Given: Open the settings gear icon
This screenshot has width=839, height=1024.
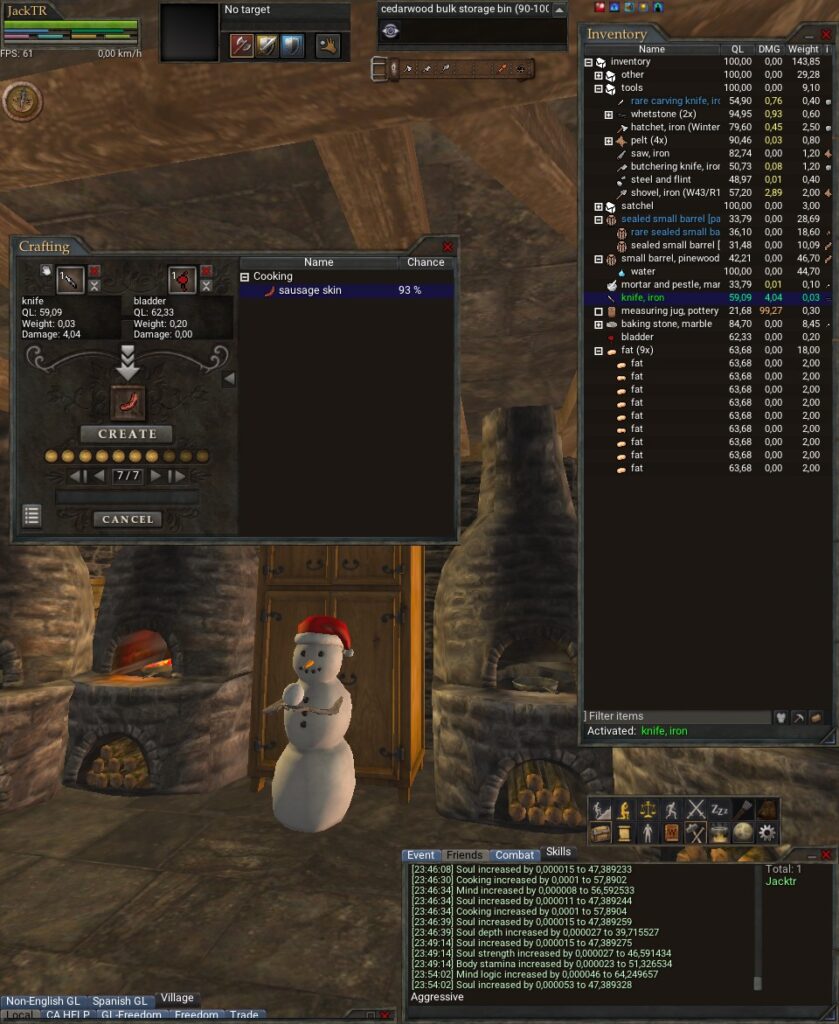Looking at the screenshot, I should tap(767, 832).
